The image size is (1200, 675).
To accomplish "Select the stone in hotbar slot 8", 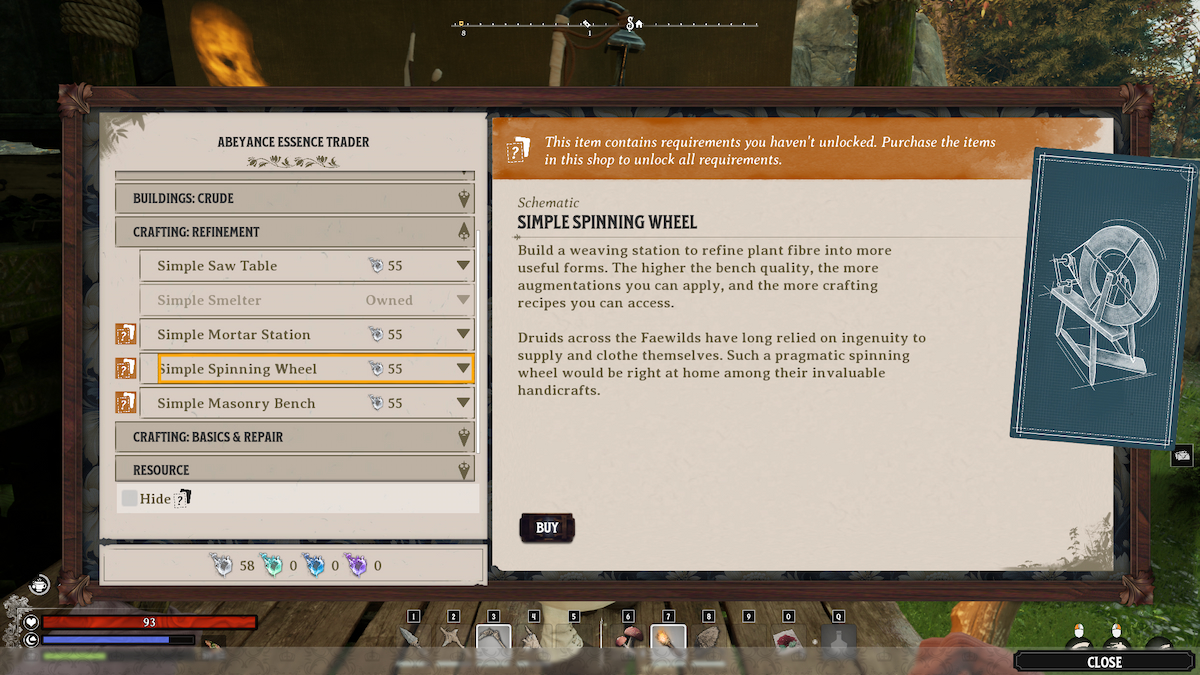I will [x=707, y=640].
